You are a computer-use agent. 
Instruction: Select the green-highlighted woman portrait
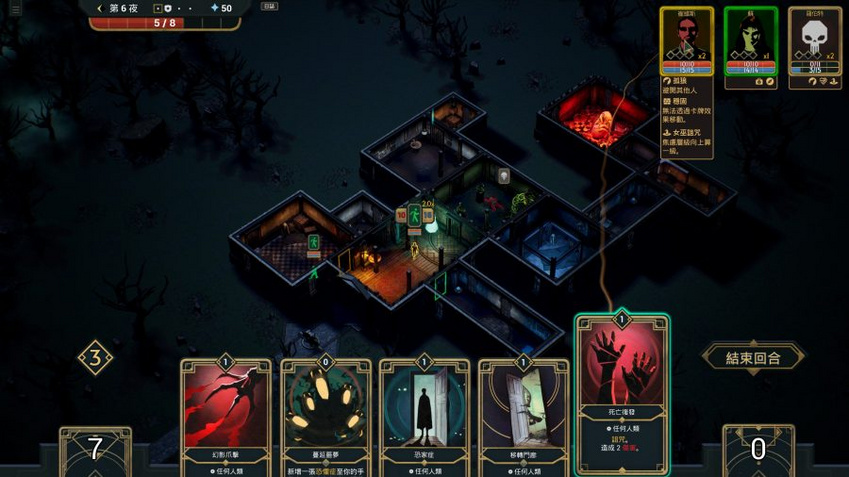[x=750, y=40]
